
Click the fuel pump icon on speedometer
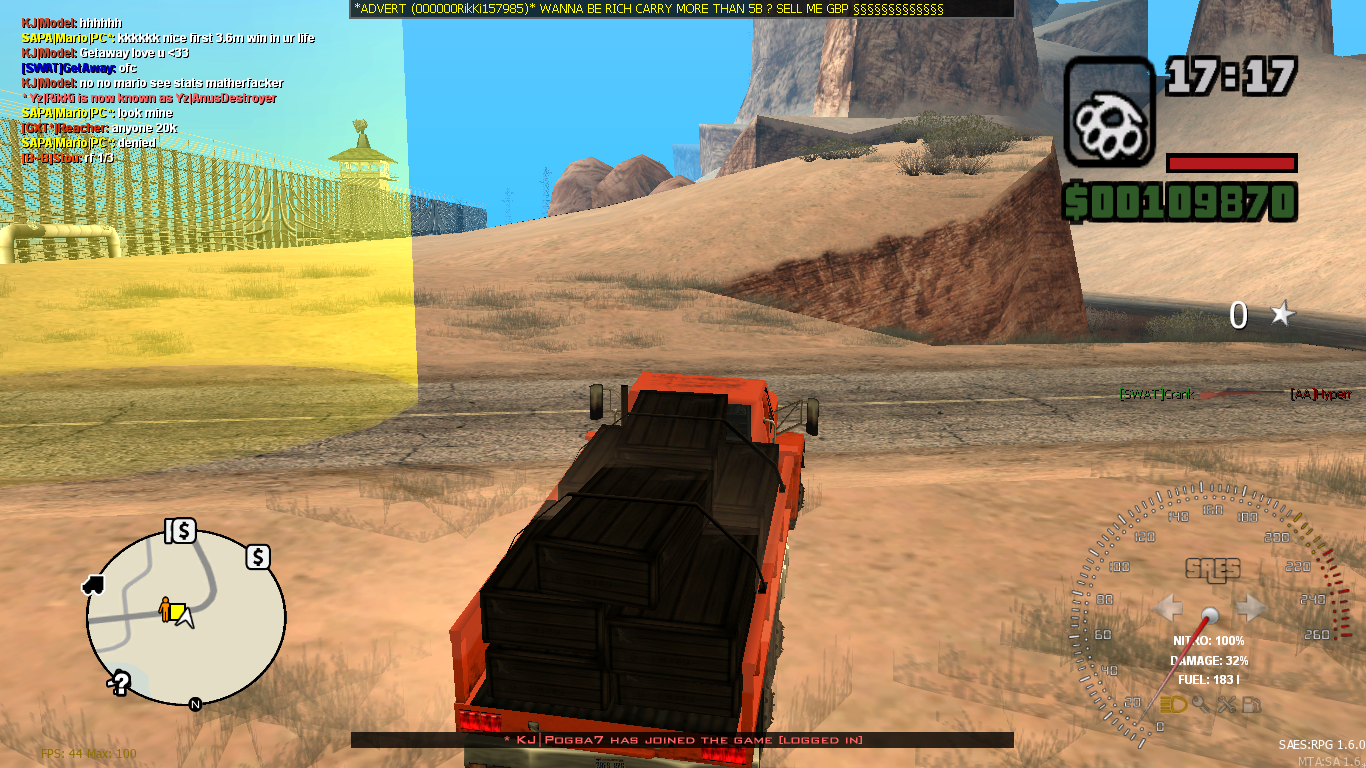1252,705
